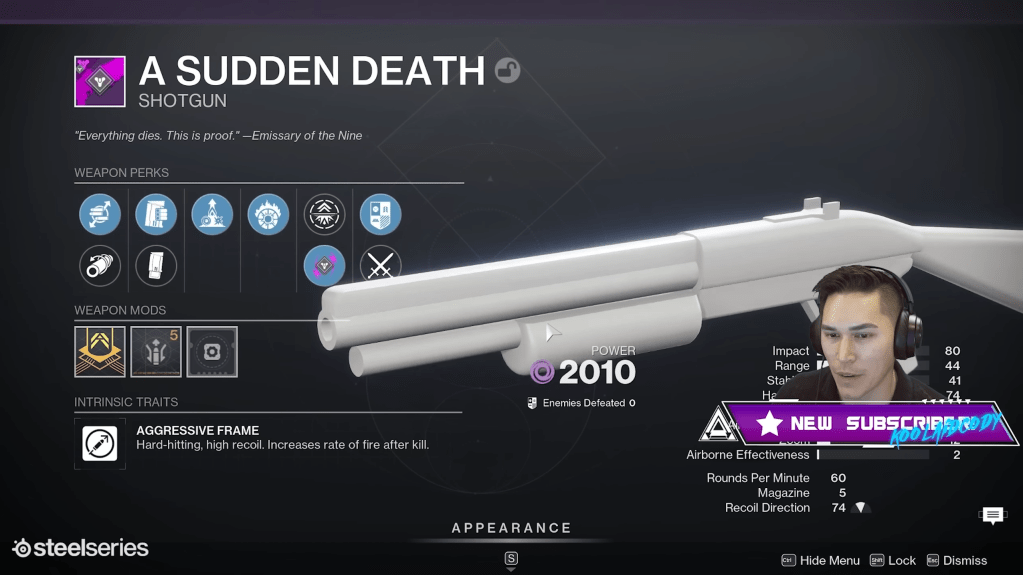Click the A Sudden Death weapon icon

[100, 82]
